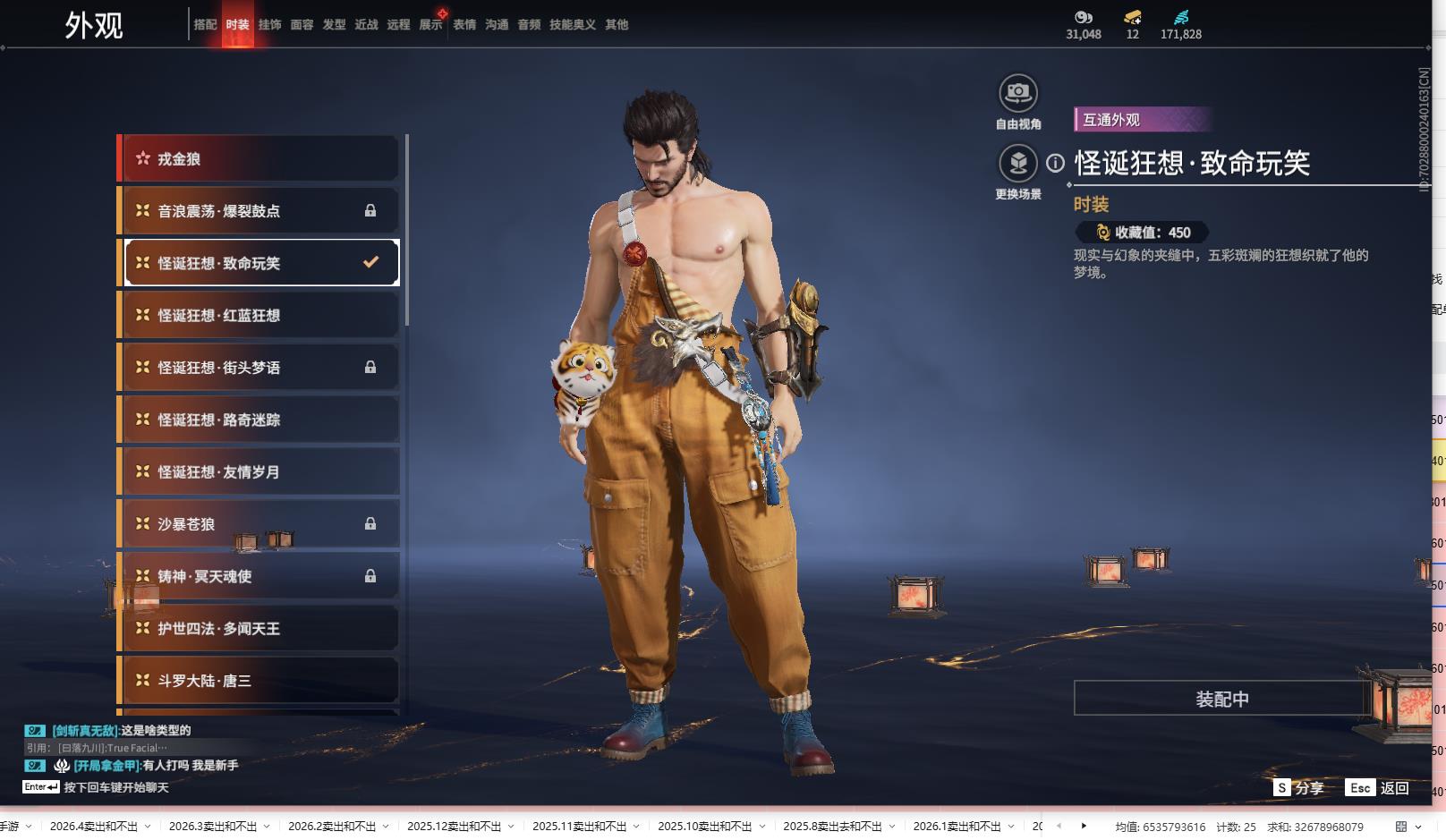The image size is (1446, 840).
Task: Open the 技能奥义 tab
Action: tap(572, 24)
